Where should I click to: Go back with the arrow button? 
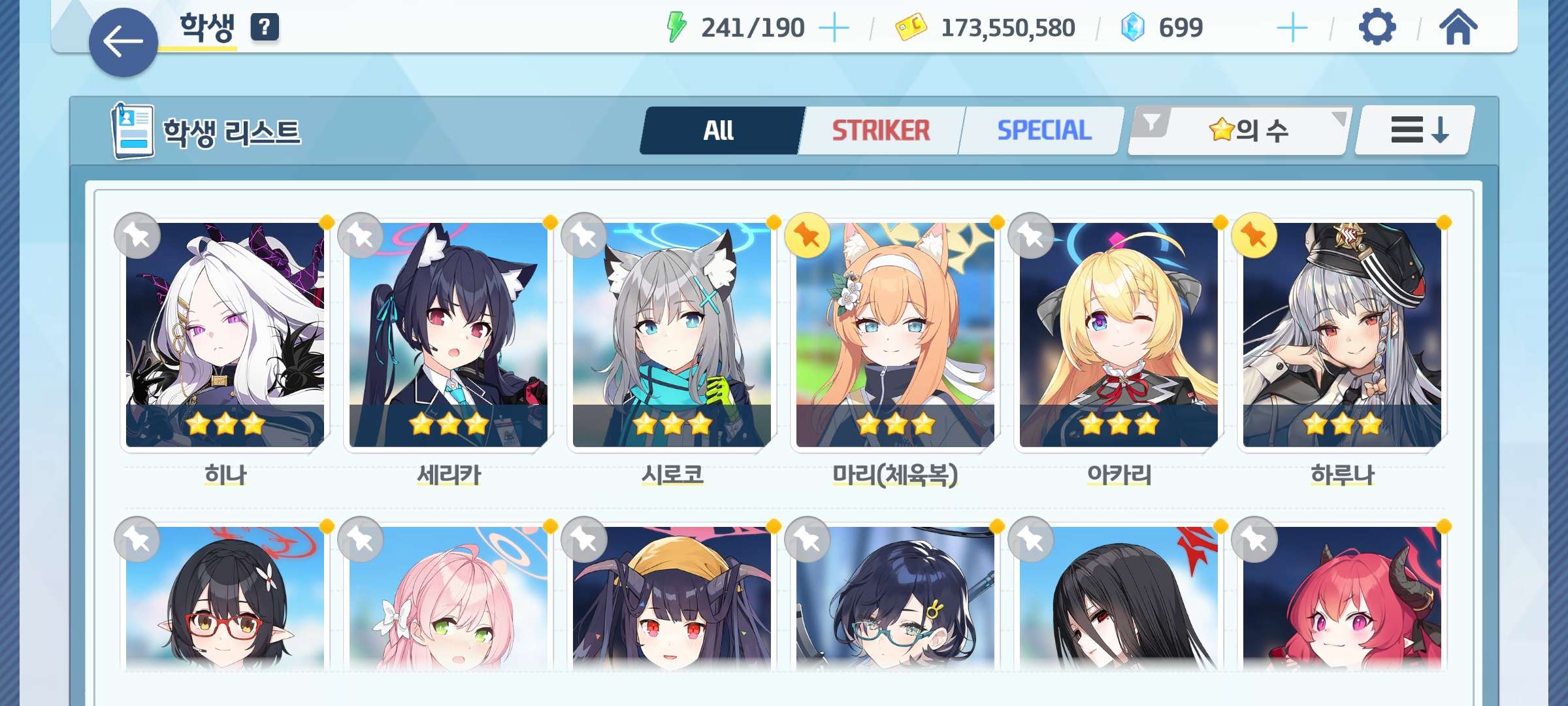coord(123,42)
